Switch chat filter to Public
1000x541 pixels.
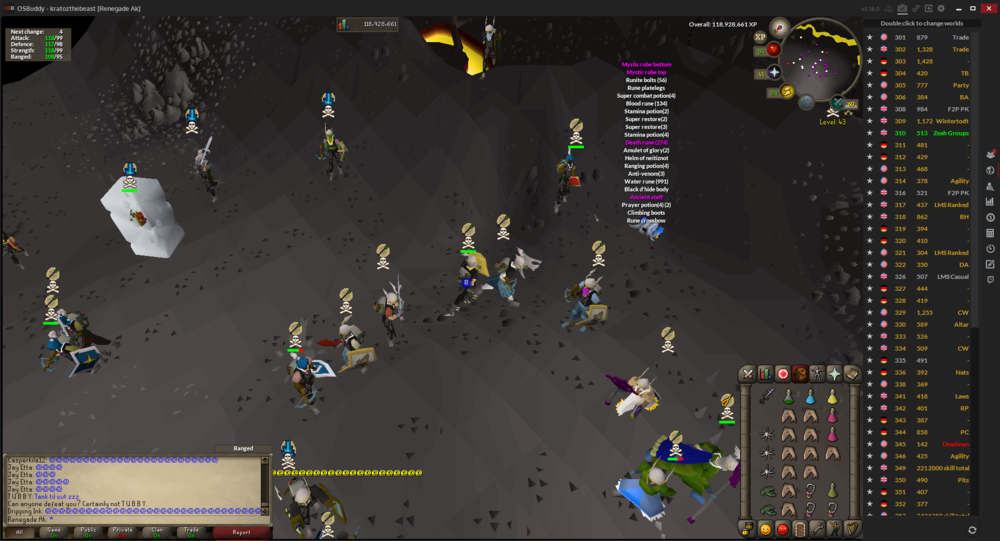pyautogui.click(x=90, y=532)
